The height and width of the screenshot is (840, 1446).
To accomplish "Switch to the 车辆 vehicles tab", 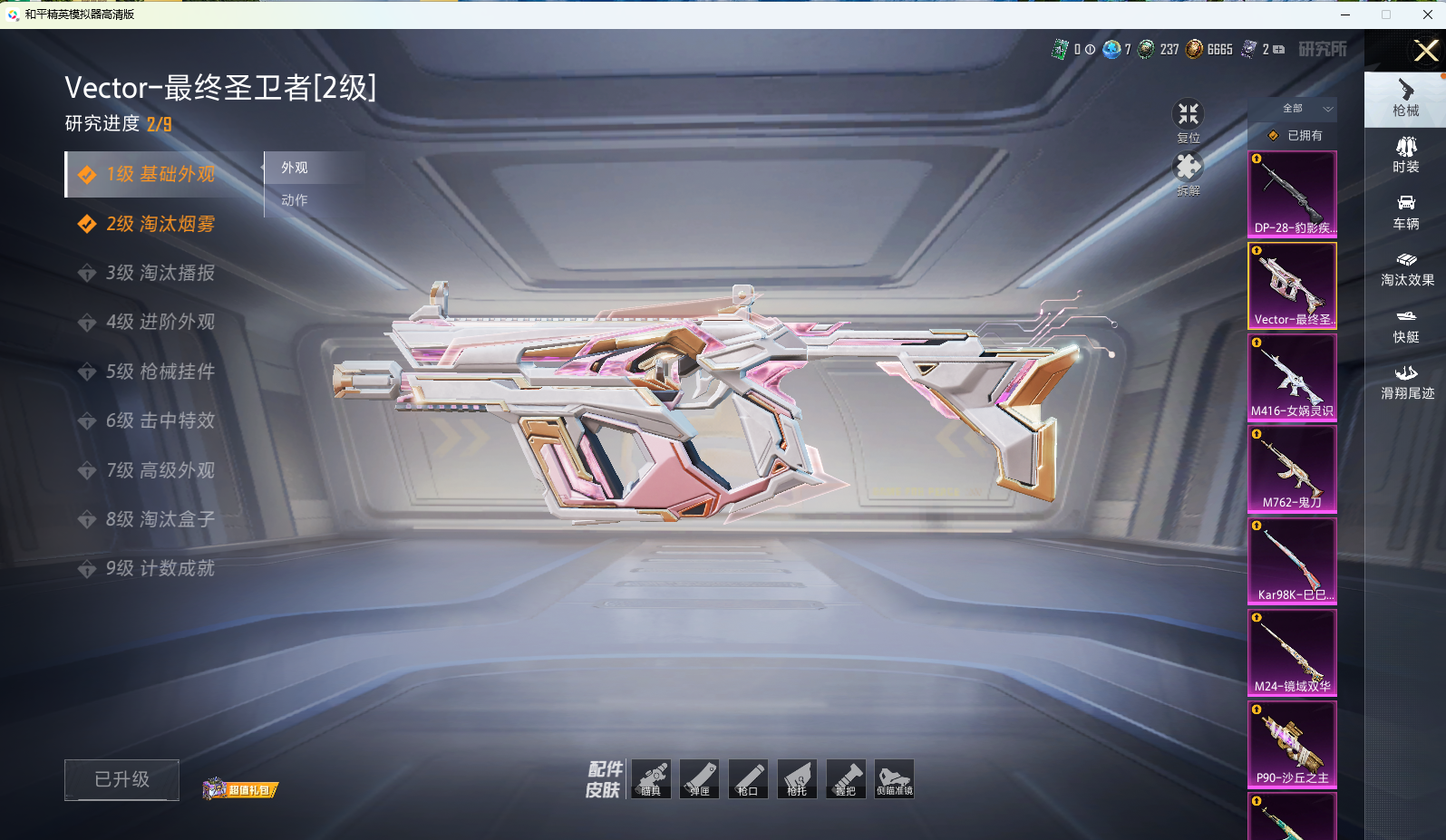I will point(1406,212).
